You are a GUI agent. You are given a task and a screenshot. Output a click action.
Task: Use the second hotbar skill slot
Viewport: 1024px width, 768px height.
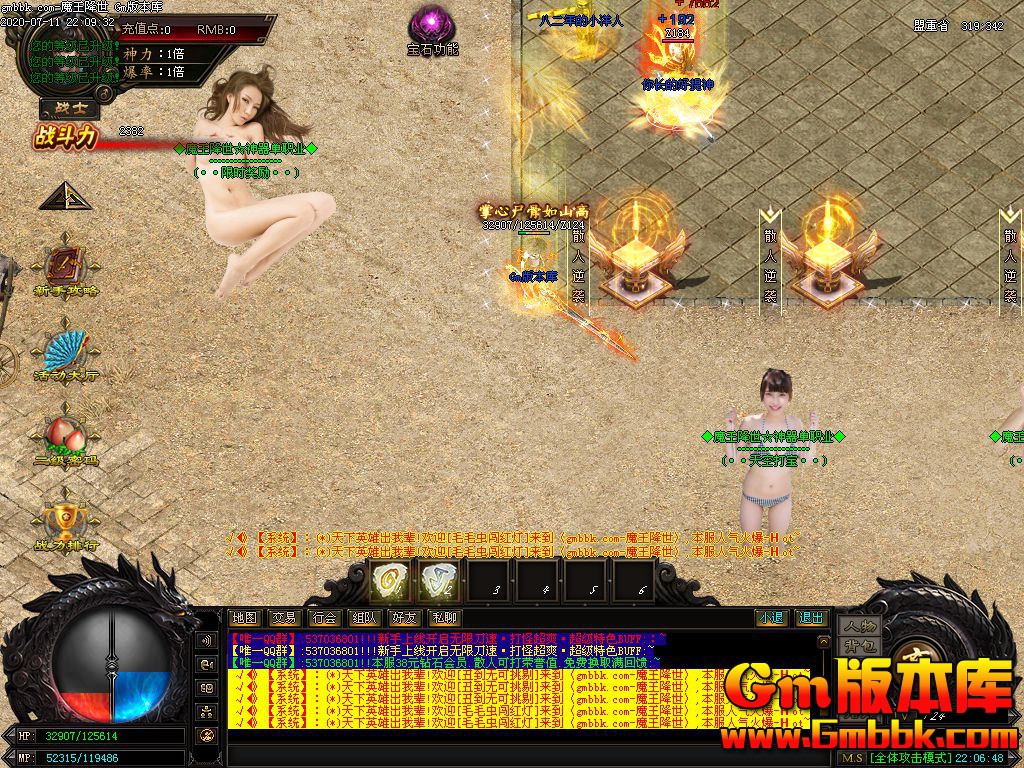click(438, 580)
